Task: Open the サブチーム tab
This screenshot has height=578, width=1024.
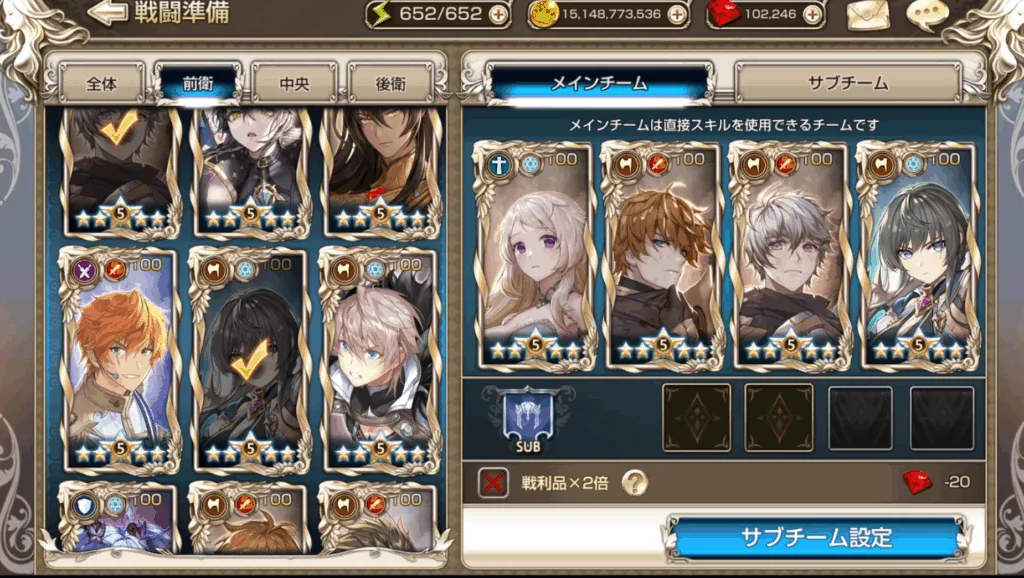Action: 847,83
